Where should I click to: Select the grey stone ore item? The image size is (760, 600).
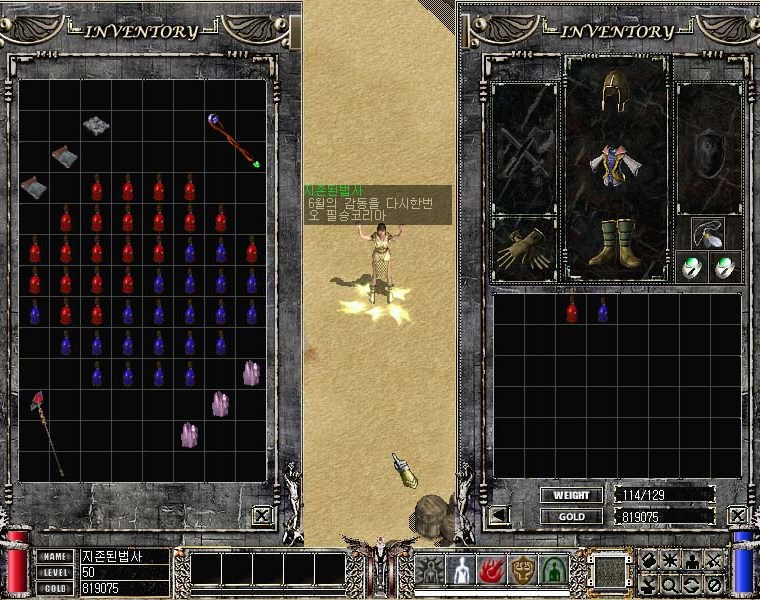click(x=96, y=125)
